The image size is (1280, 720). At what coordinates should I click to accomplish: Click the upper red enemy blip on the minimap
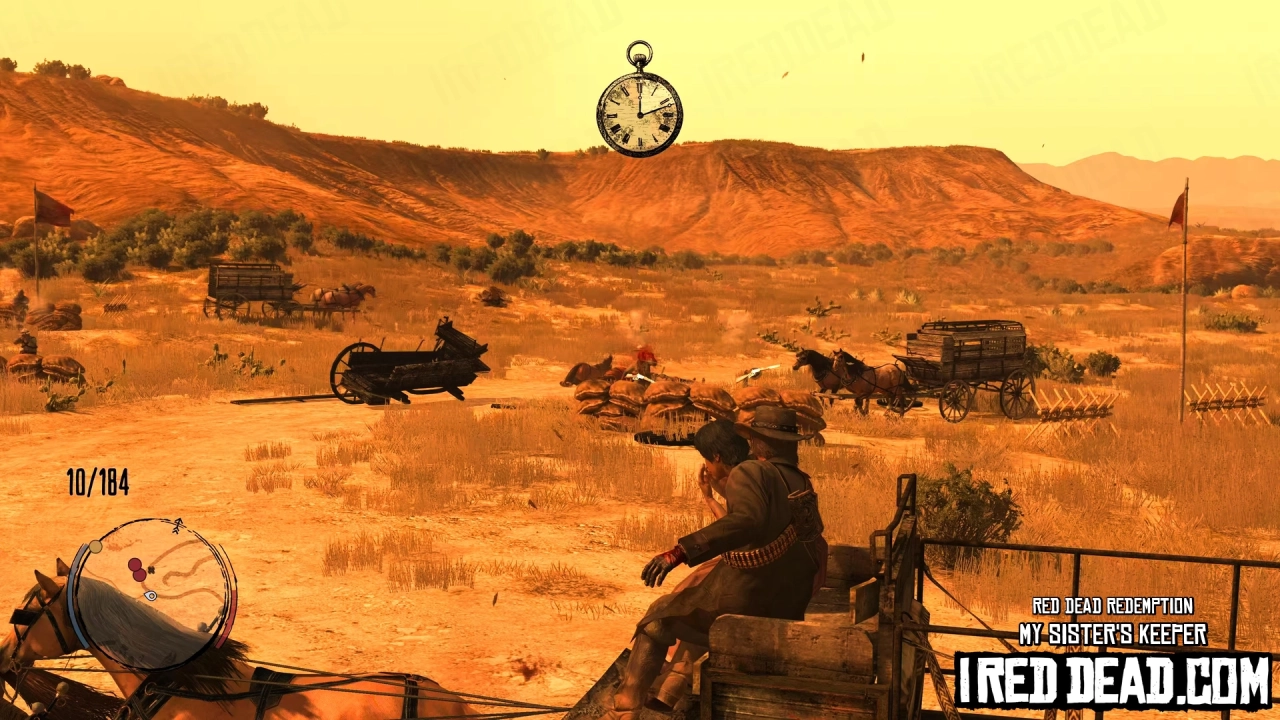click(135, 562)
